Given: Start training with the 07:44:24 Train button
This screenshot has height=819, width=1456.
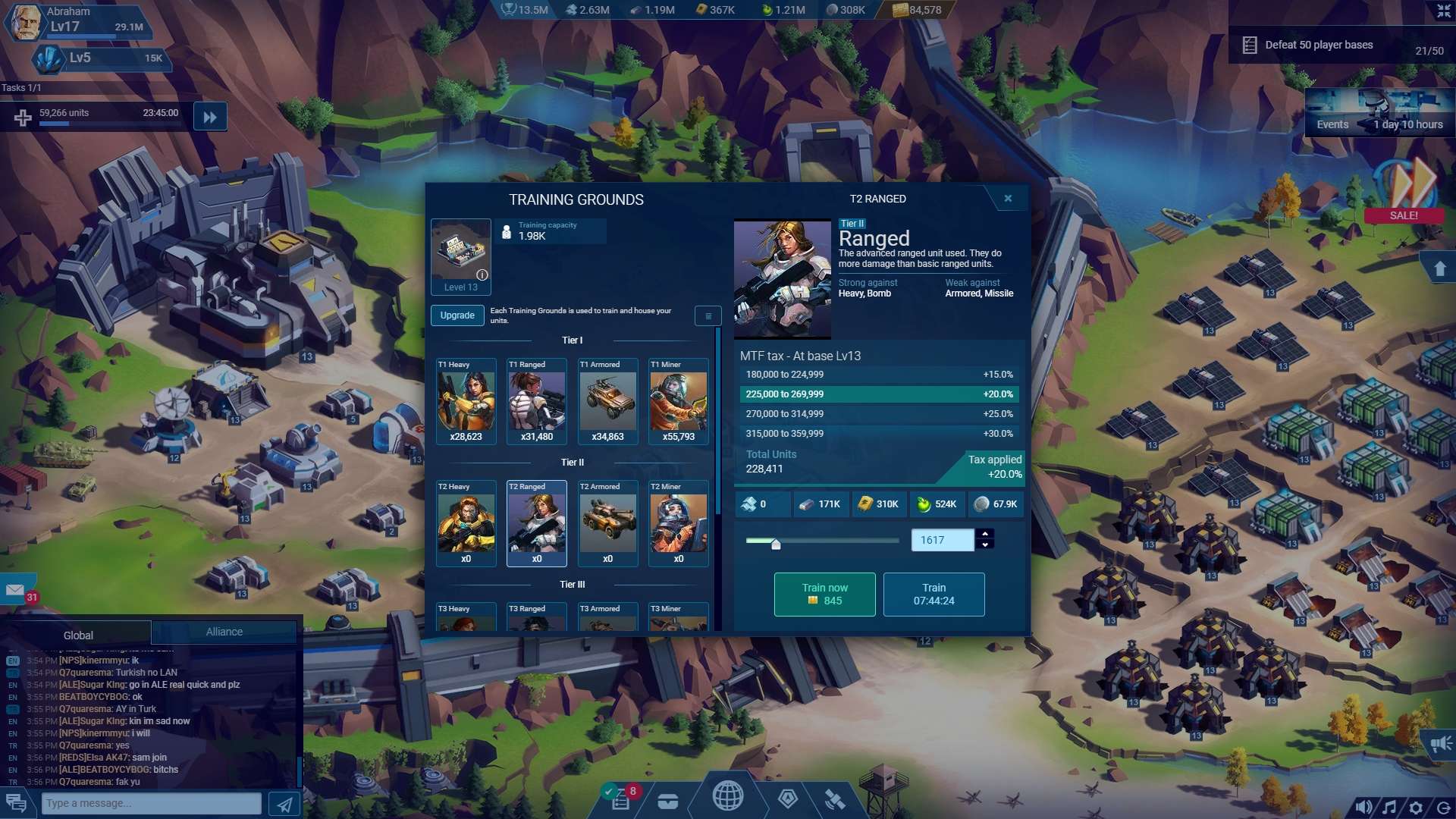Looking at the screenshot, I should tap(934, 595).
